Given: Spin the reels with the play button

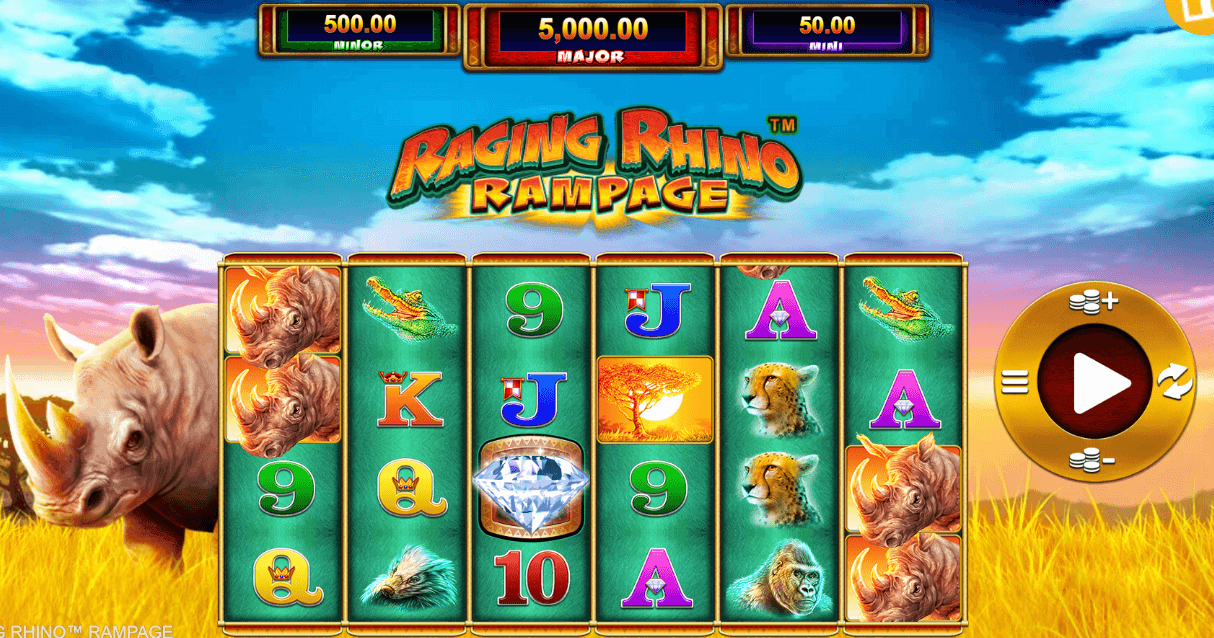Looking at the screenshot, I should tap(1095, 381).
